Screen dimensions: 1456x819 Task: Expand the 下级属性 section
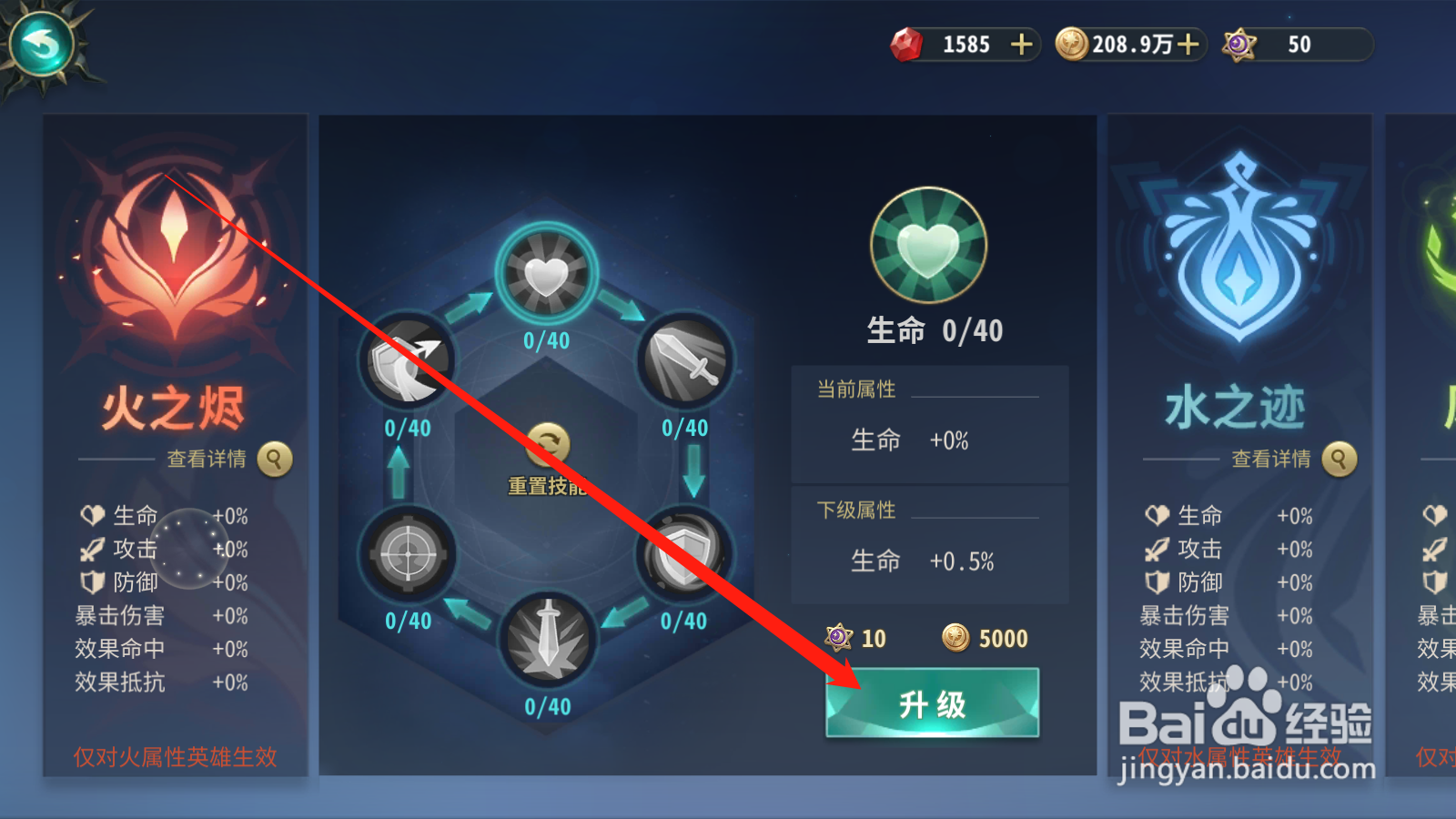(x=855, y=511)
